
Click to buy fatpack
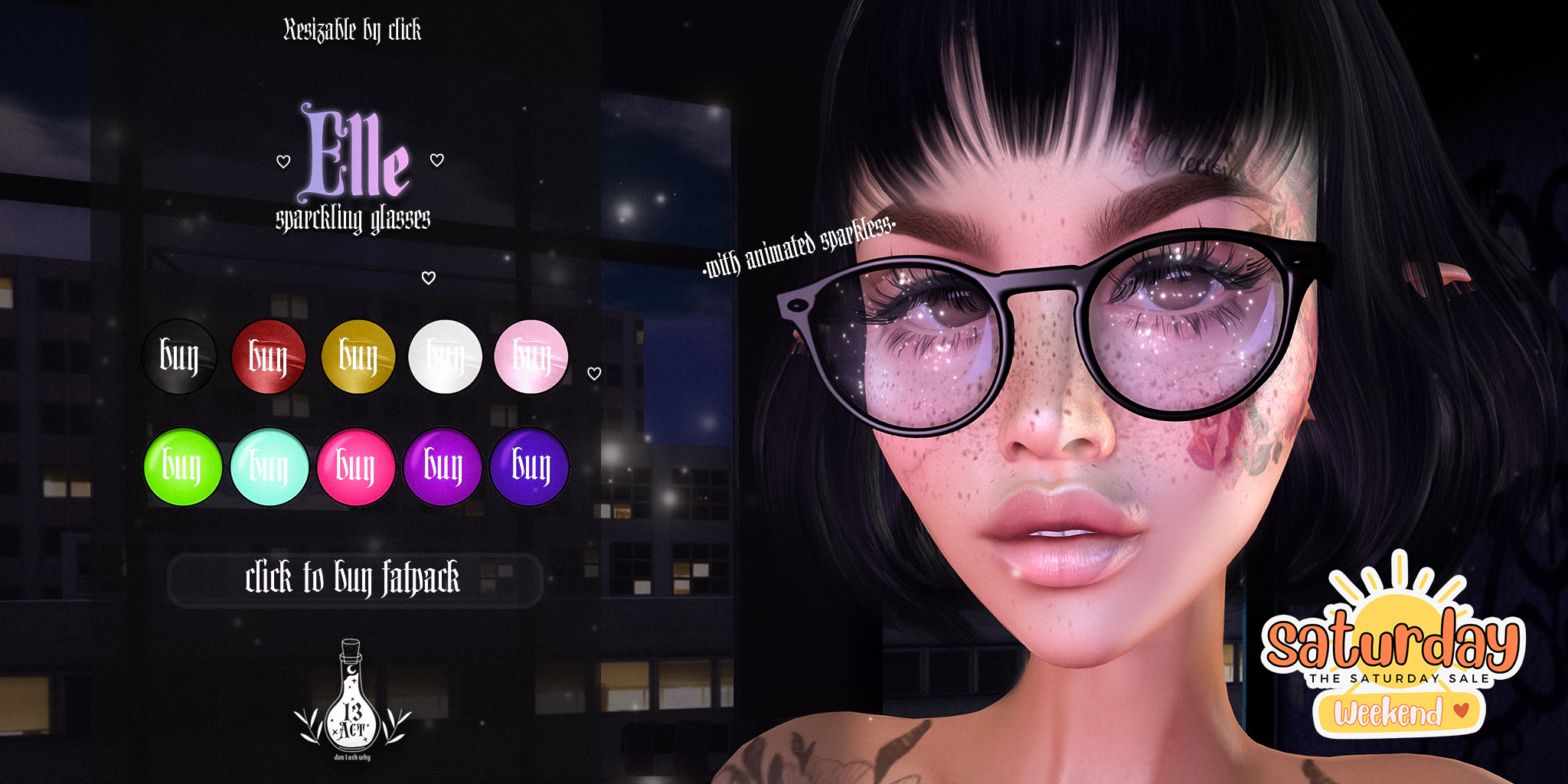354,580
